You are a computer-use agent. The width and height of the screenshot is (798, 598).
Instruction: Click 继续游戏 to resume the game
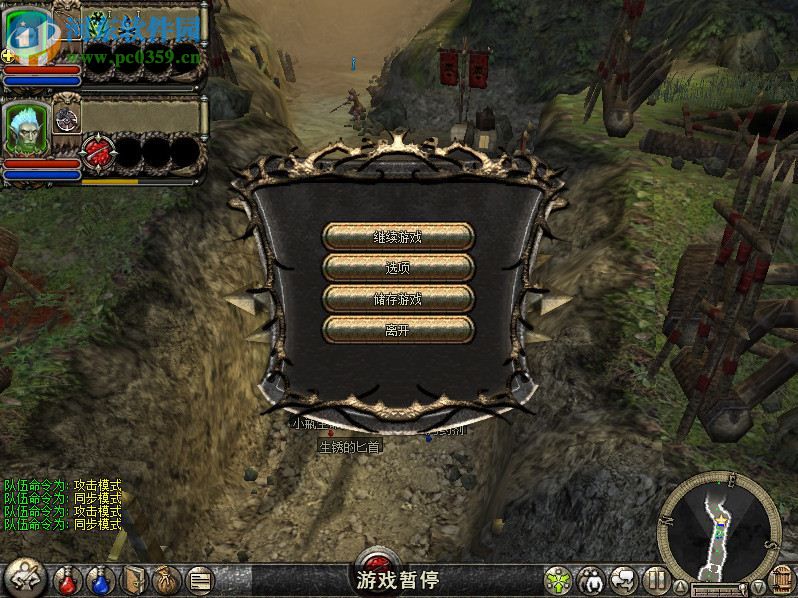tap(398, 237)
